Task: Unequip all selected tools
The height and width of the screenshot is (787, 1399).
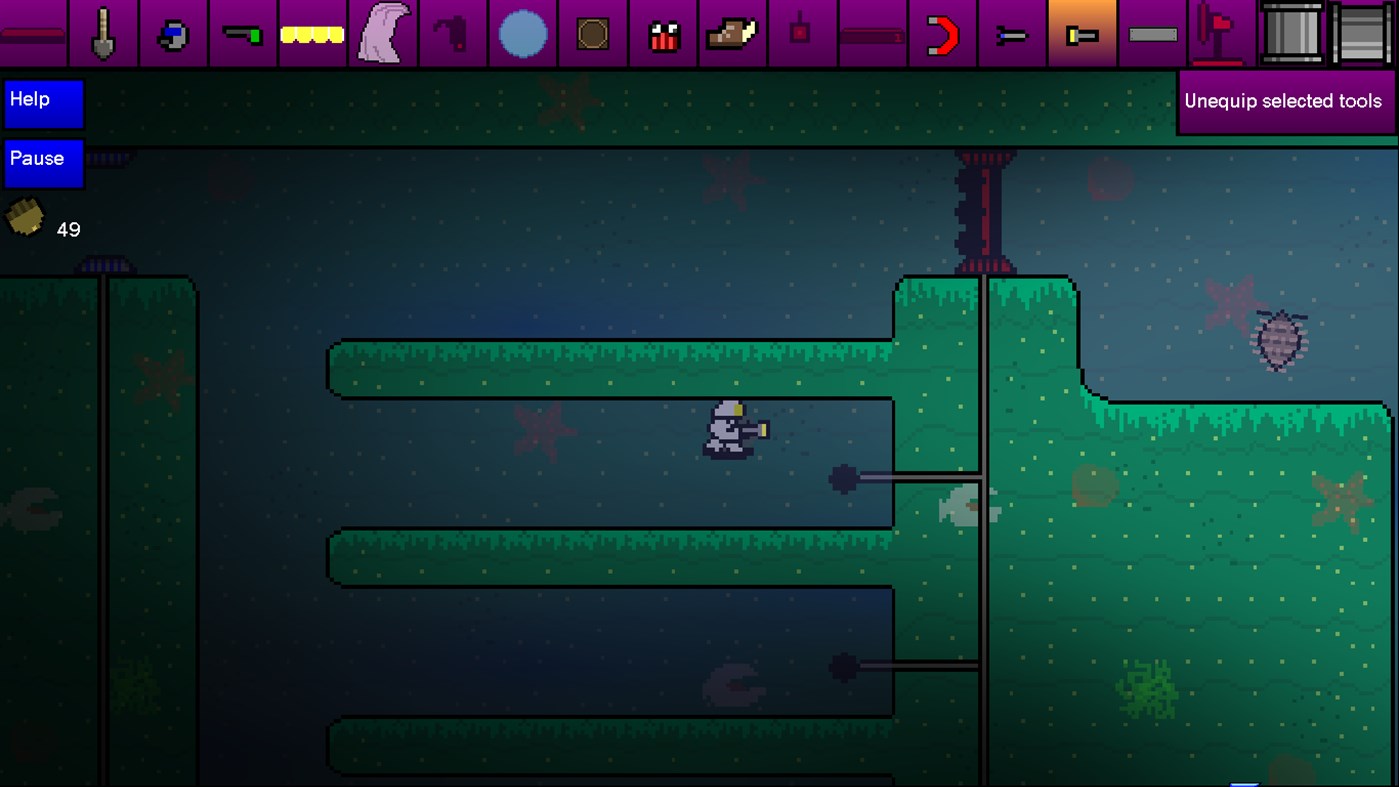Action: [1286, 101]
